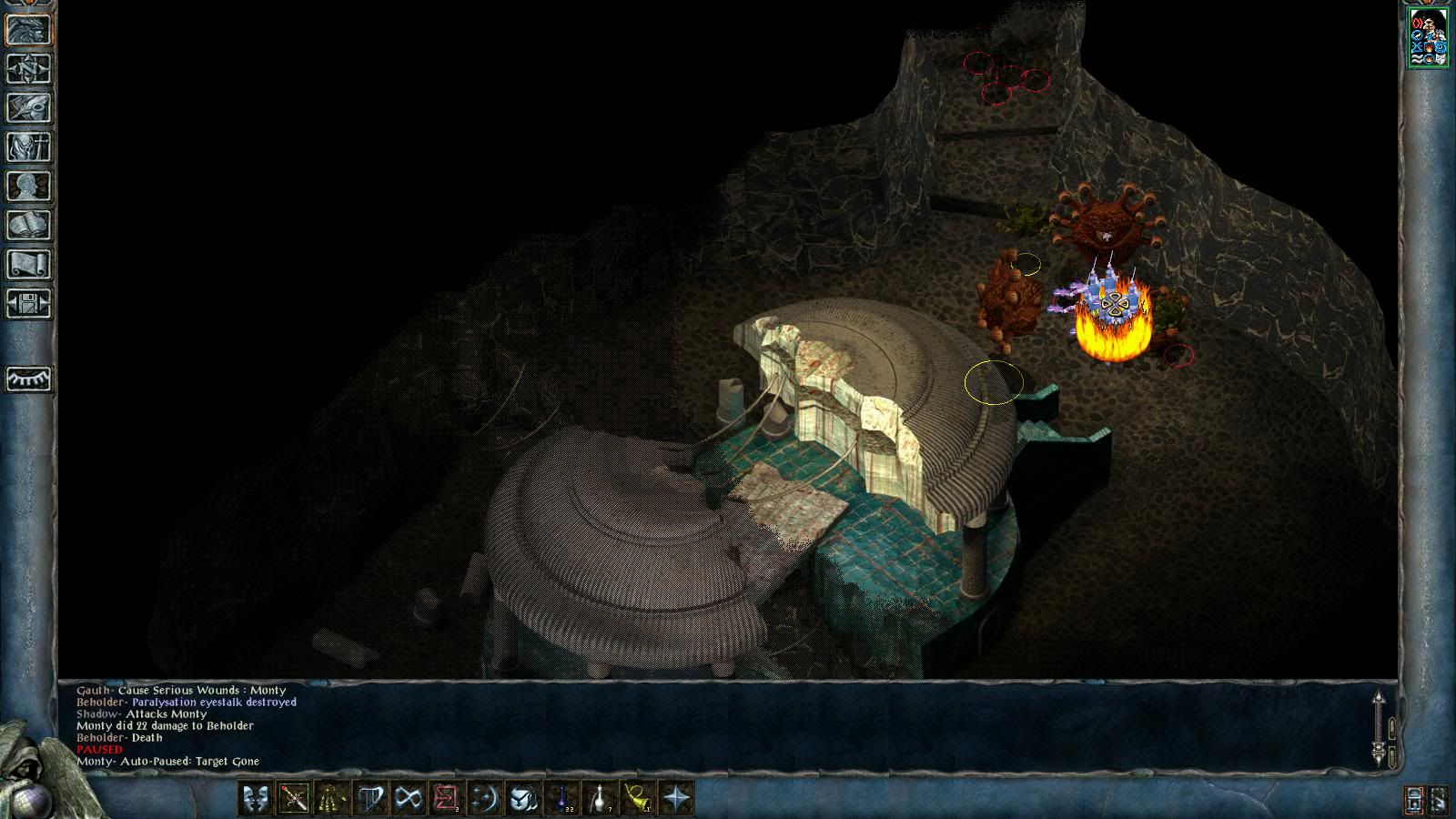The width and height of the screenshot is (1456, 819).
Task: Click the infinity-knot action button
Action: 408,798
